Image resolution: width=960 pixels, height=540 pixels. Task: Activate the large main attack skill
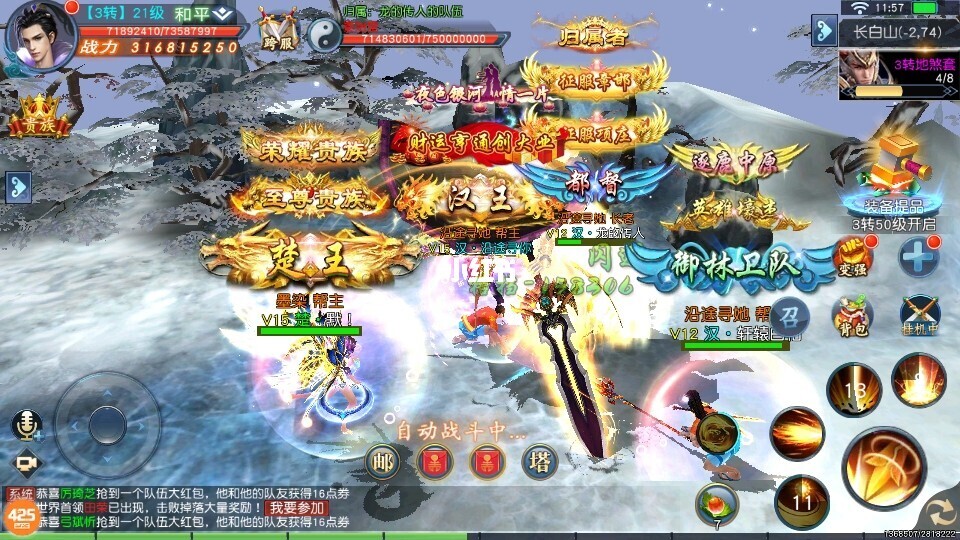[x=883, y=467]
